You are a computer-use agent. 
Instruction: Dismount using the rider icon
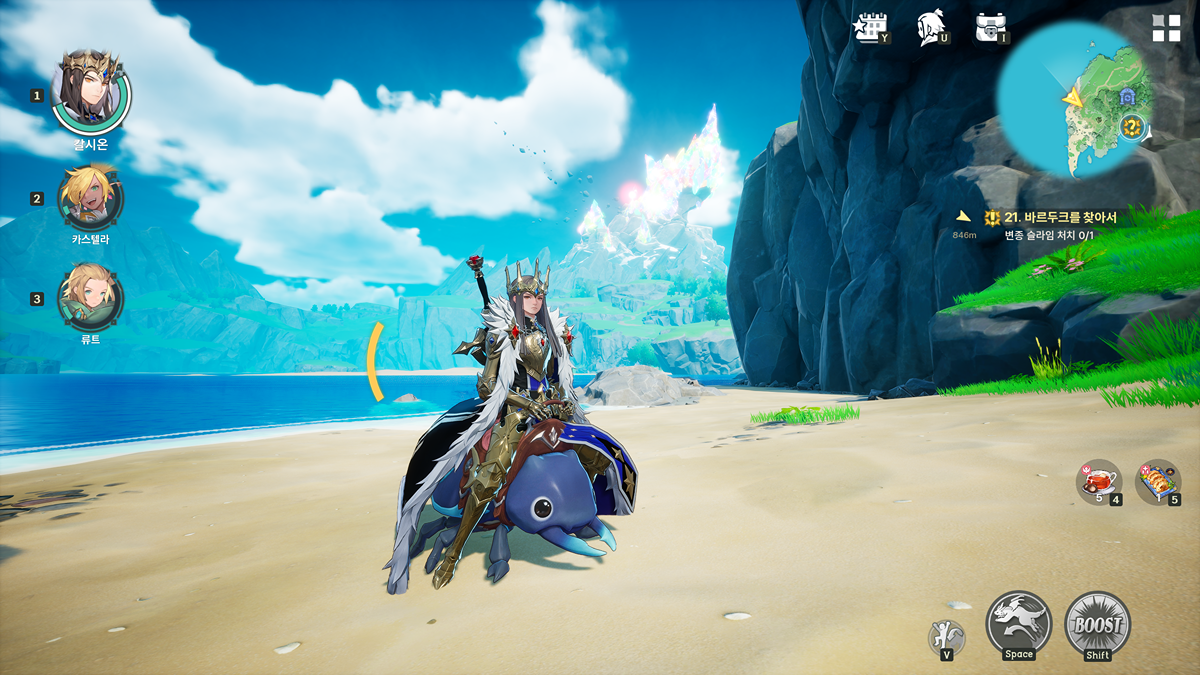pos(945,636)
